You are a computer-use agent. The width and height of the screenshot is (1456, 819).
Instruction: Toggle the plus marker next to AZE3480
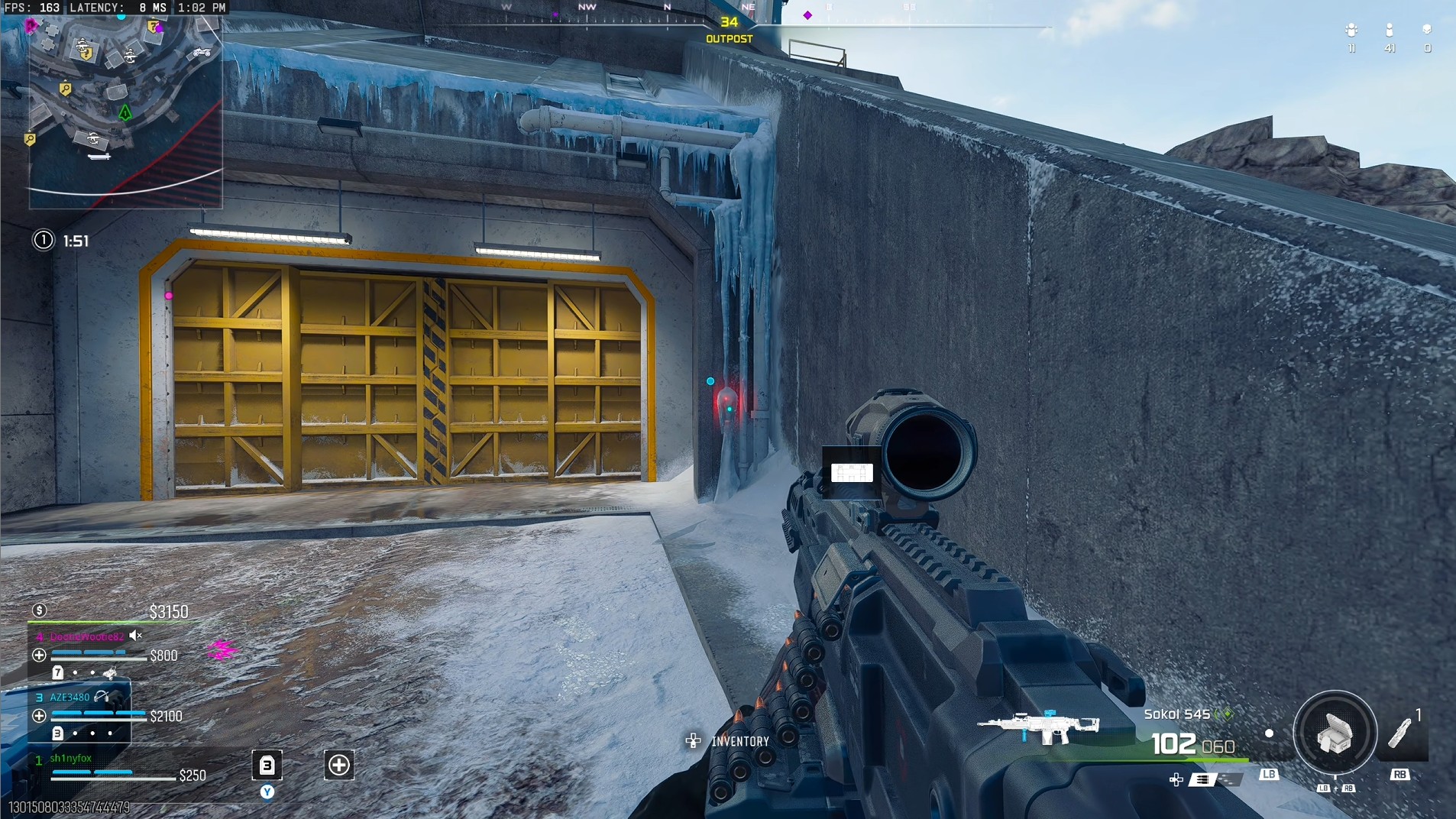coord(40,716)
